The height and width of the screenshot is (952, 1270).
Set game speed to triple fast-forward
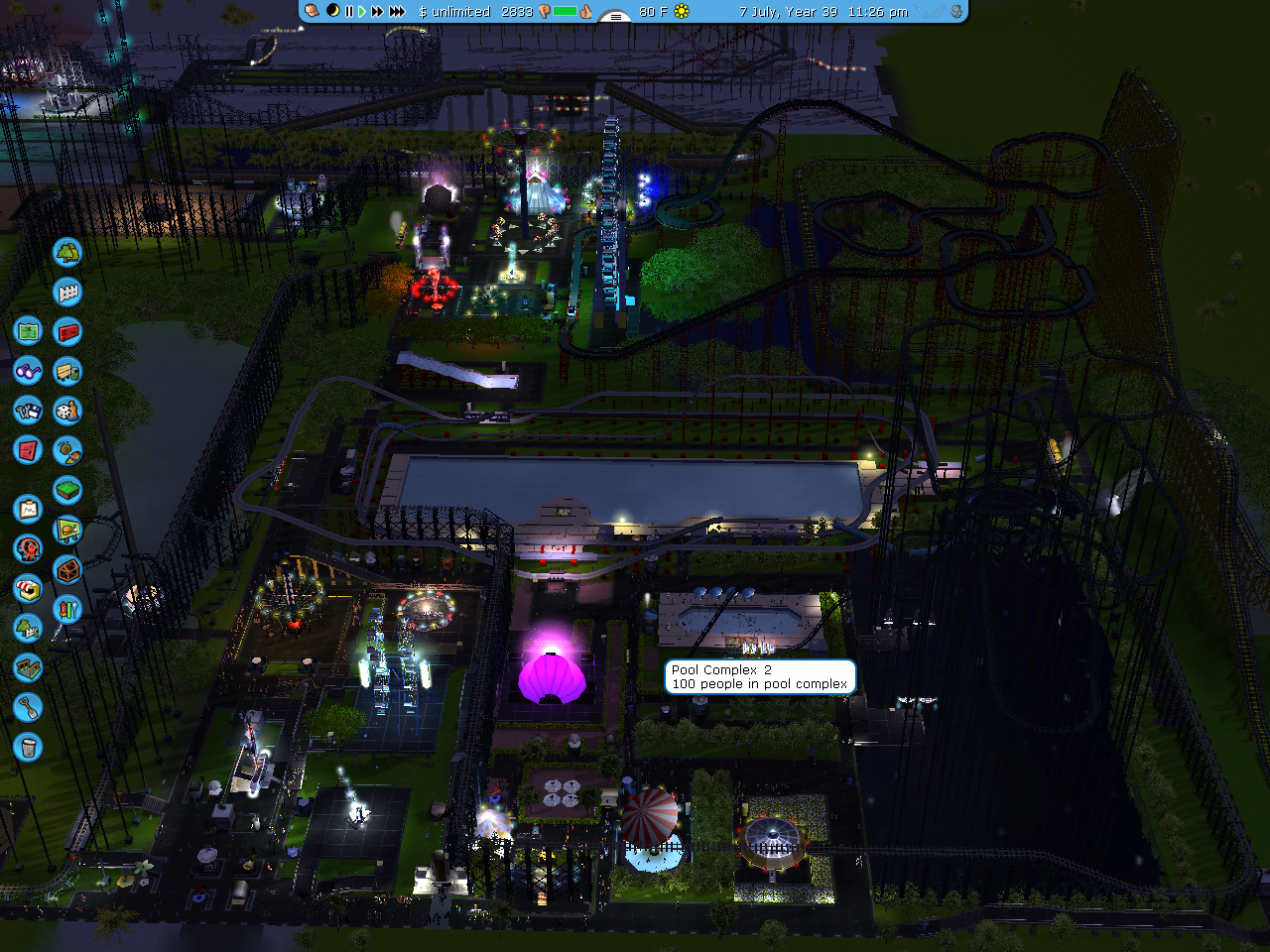pos(397,12)
